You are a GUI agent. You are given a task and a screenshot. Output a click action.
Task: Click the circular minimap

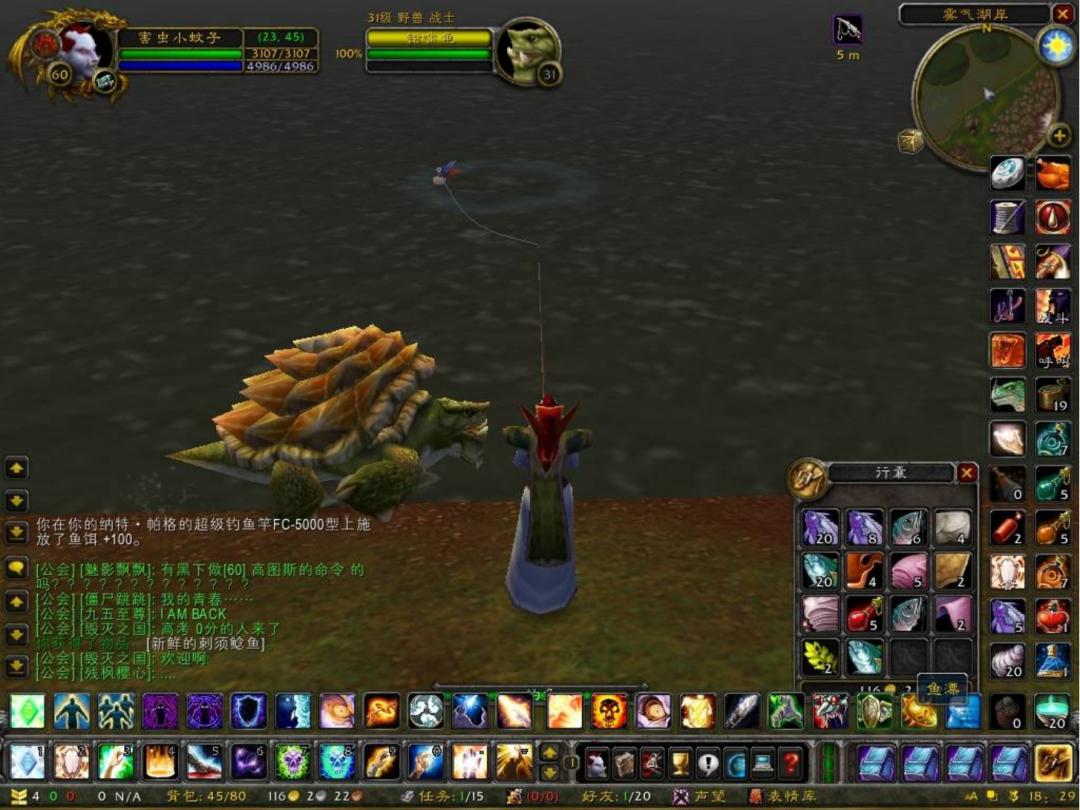tap(984, 97)
